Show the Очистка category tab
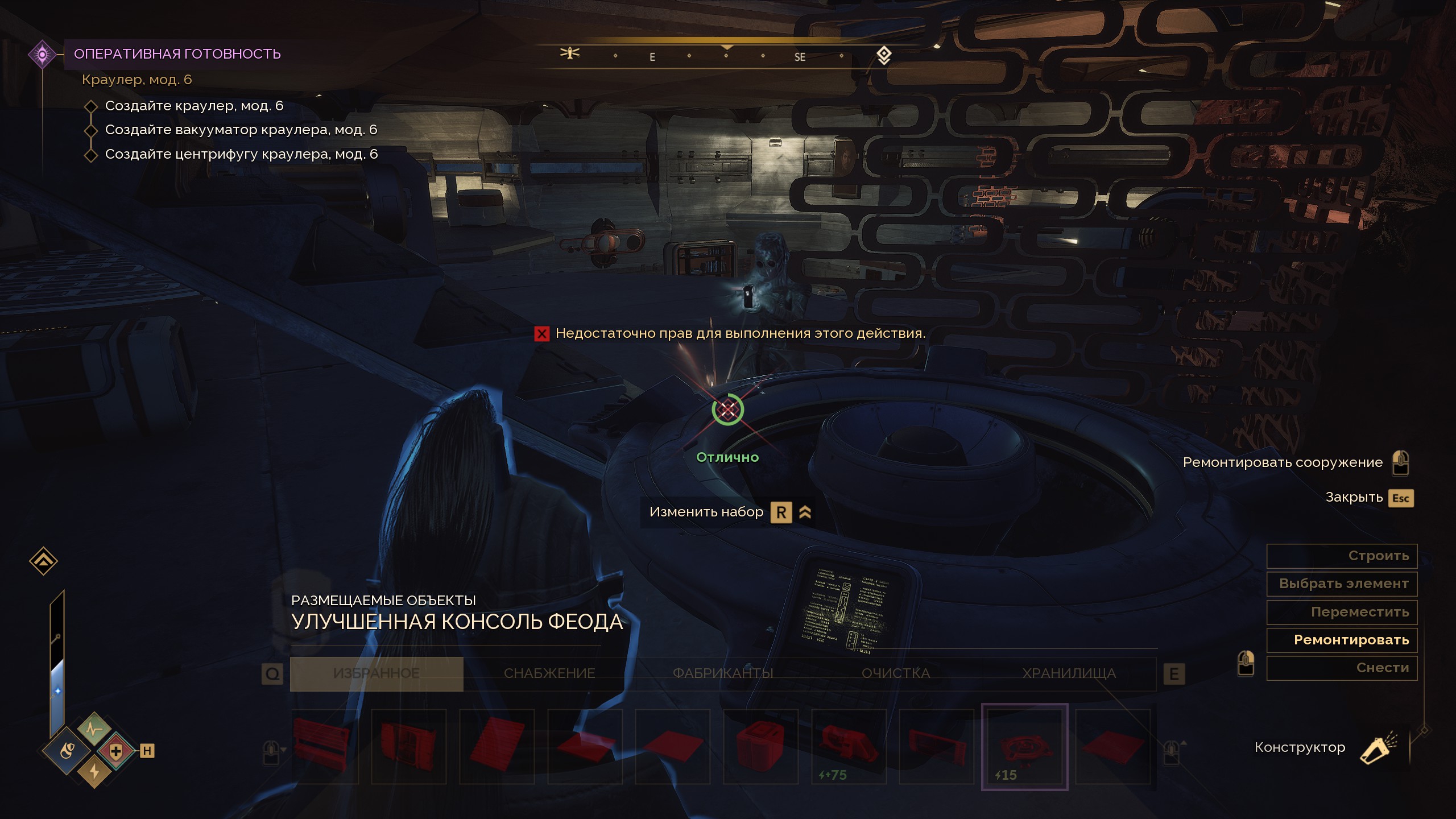 tap(896, 673)
